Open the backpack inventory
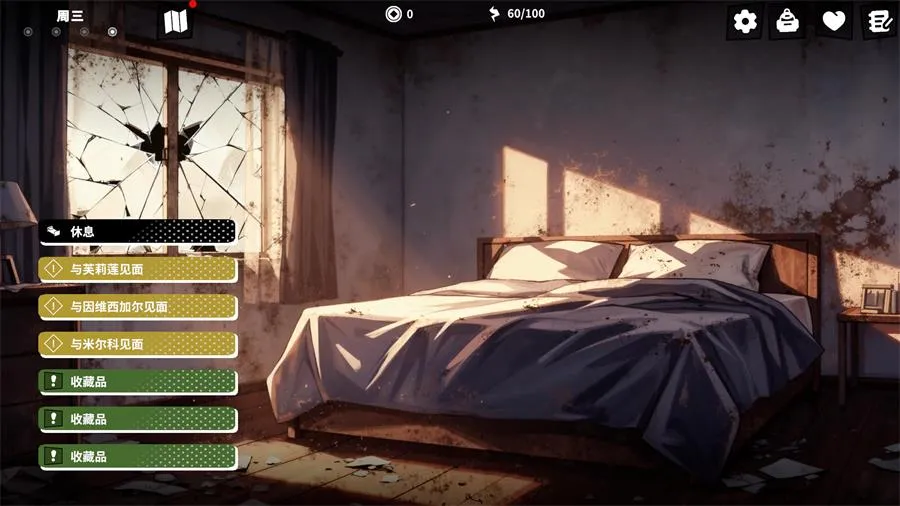Viewport: 900px width, 506px height. pyautogui.click(x=788, y=21)
